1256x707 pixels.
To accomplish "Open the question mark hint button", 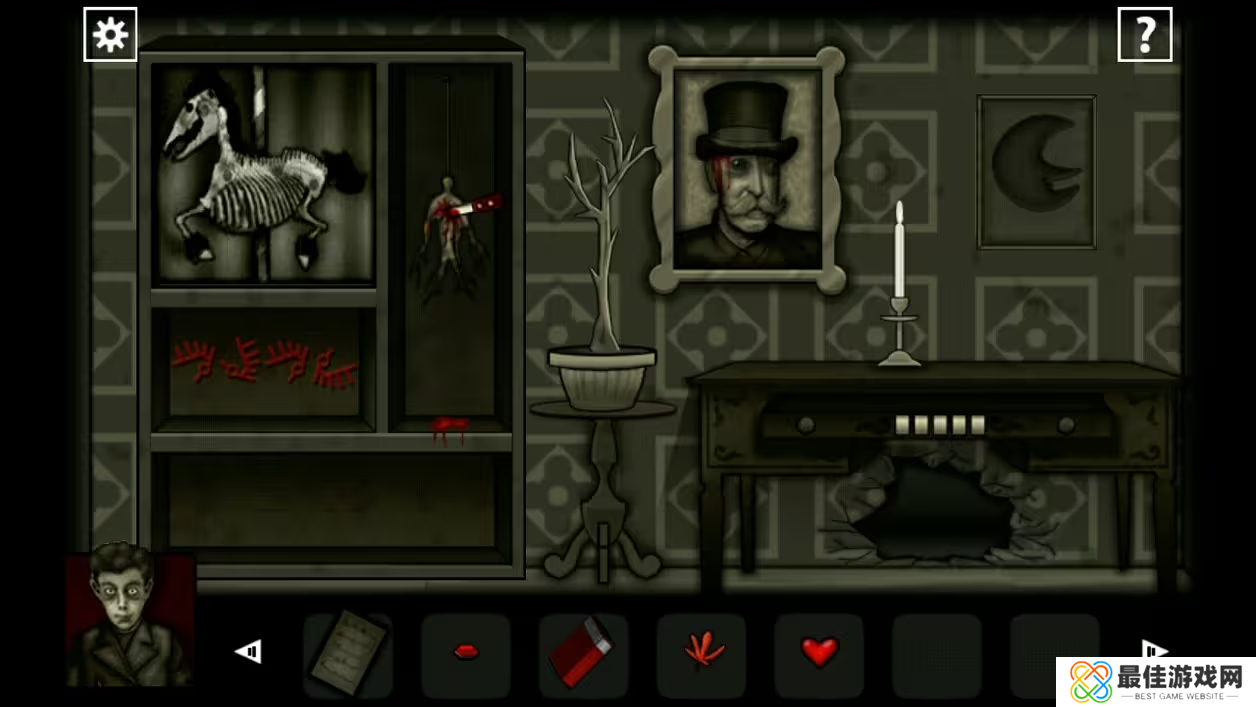I will pyautogui.click(x=1144, y=35).
